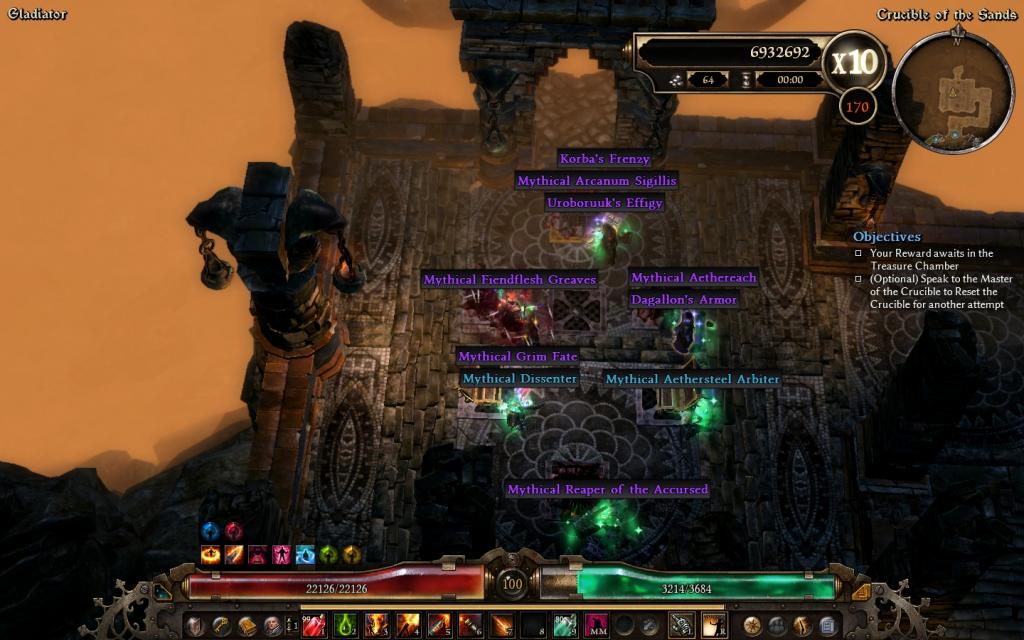Activate the green flame skill in slot 2
This screenshot has height=640, width=1024.
click(345, 626)
